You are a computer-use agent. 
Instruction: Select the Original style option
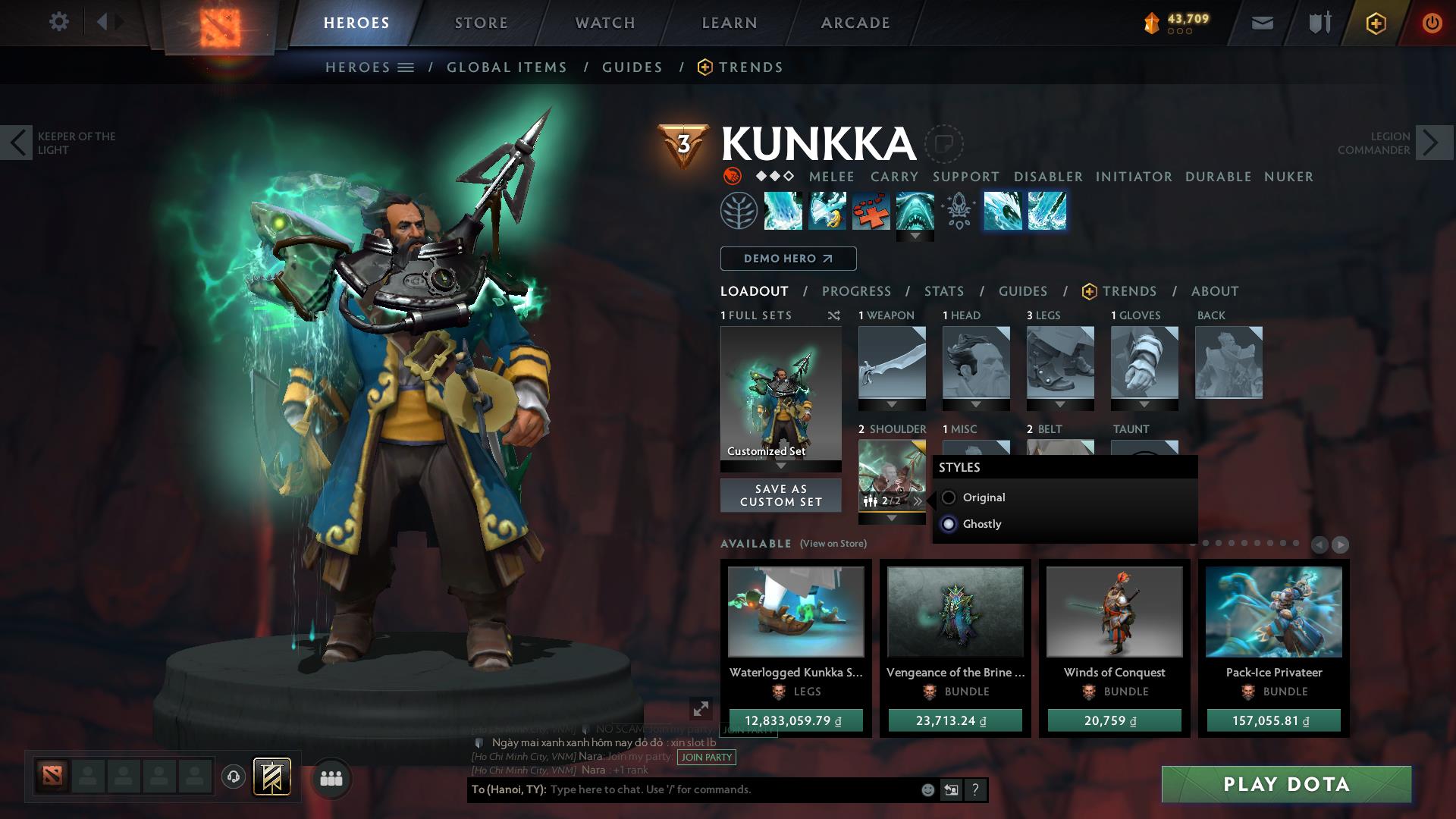pyautogui.click(x=948, y=497)
